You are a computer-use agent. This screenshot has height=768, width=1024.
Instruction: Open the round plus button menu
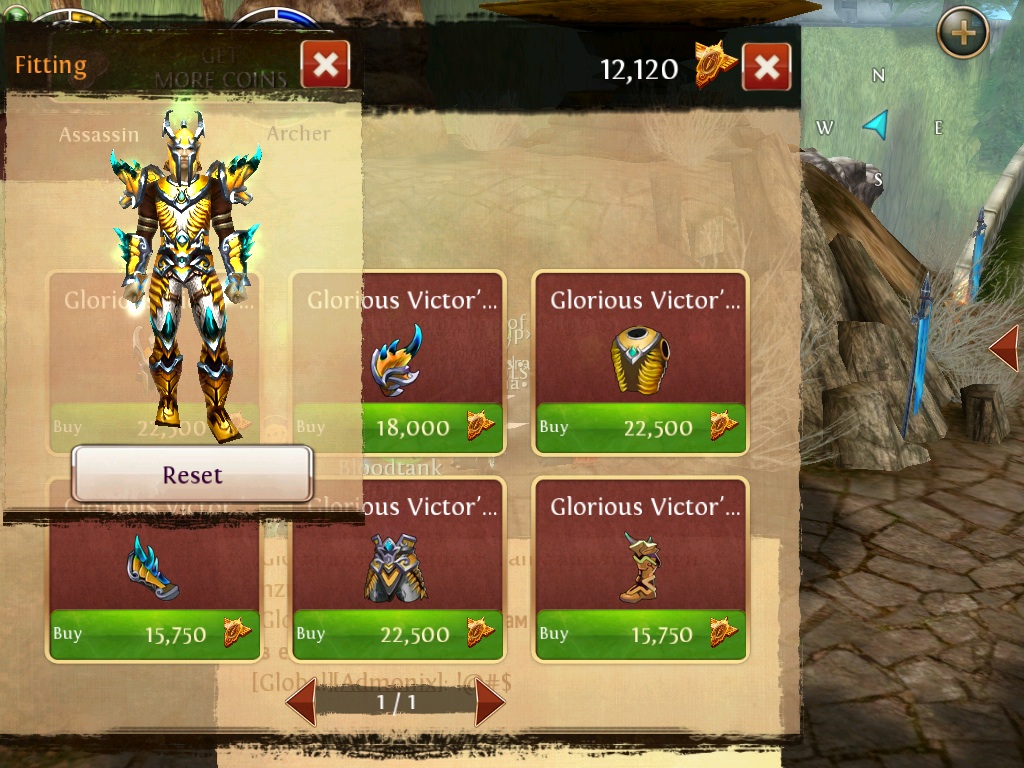pyautogui.click(x=962, y=33)
